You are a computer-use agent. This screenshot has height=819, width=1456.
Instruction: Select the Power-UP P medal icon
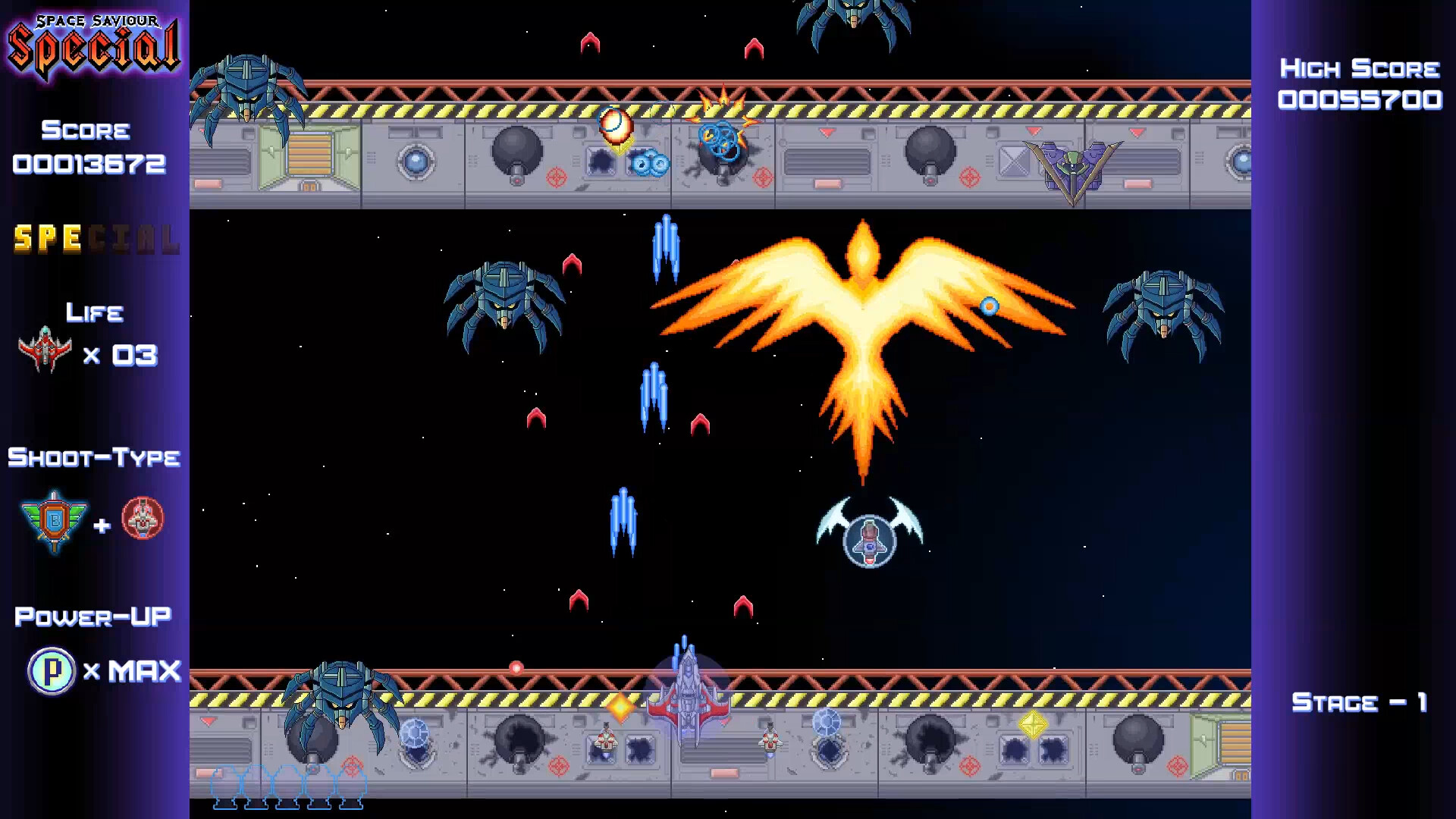(x=50, y=670)
